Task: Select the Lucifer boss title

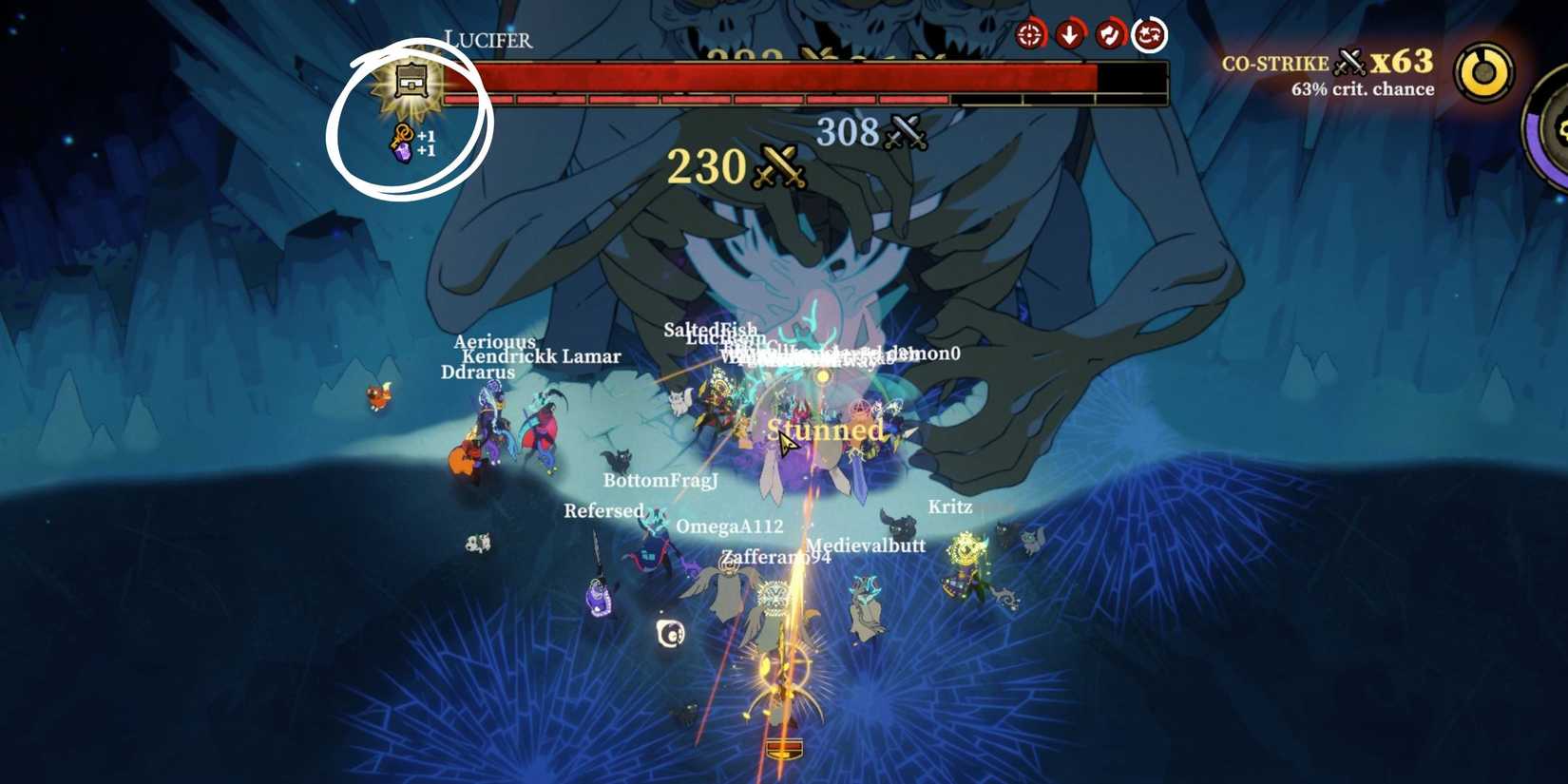Action: (488, 40)
